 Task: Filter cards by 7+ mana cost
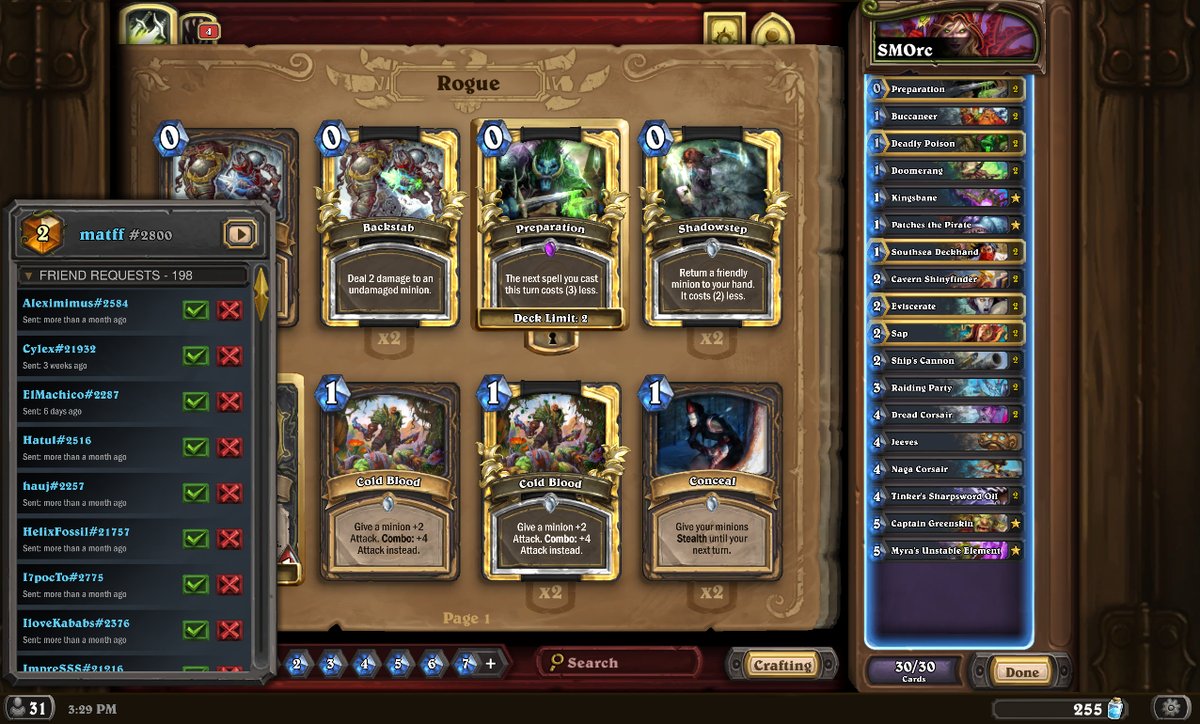pyautogui.click(x=466, y=663)
